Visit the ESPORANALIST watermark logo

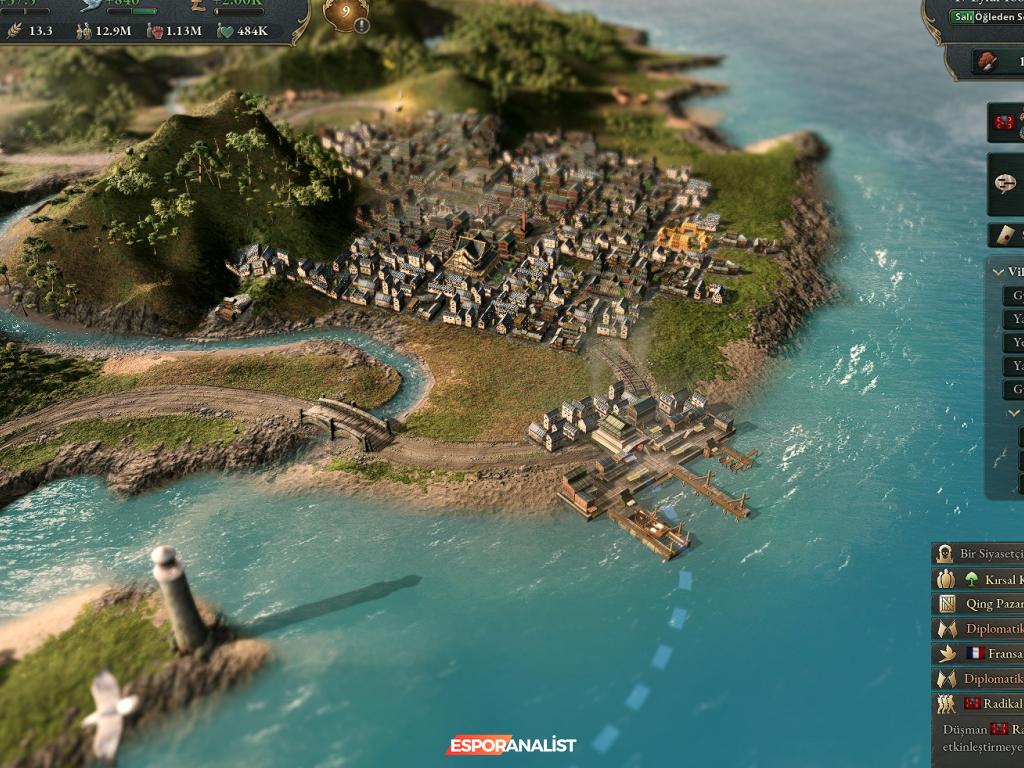511,745
